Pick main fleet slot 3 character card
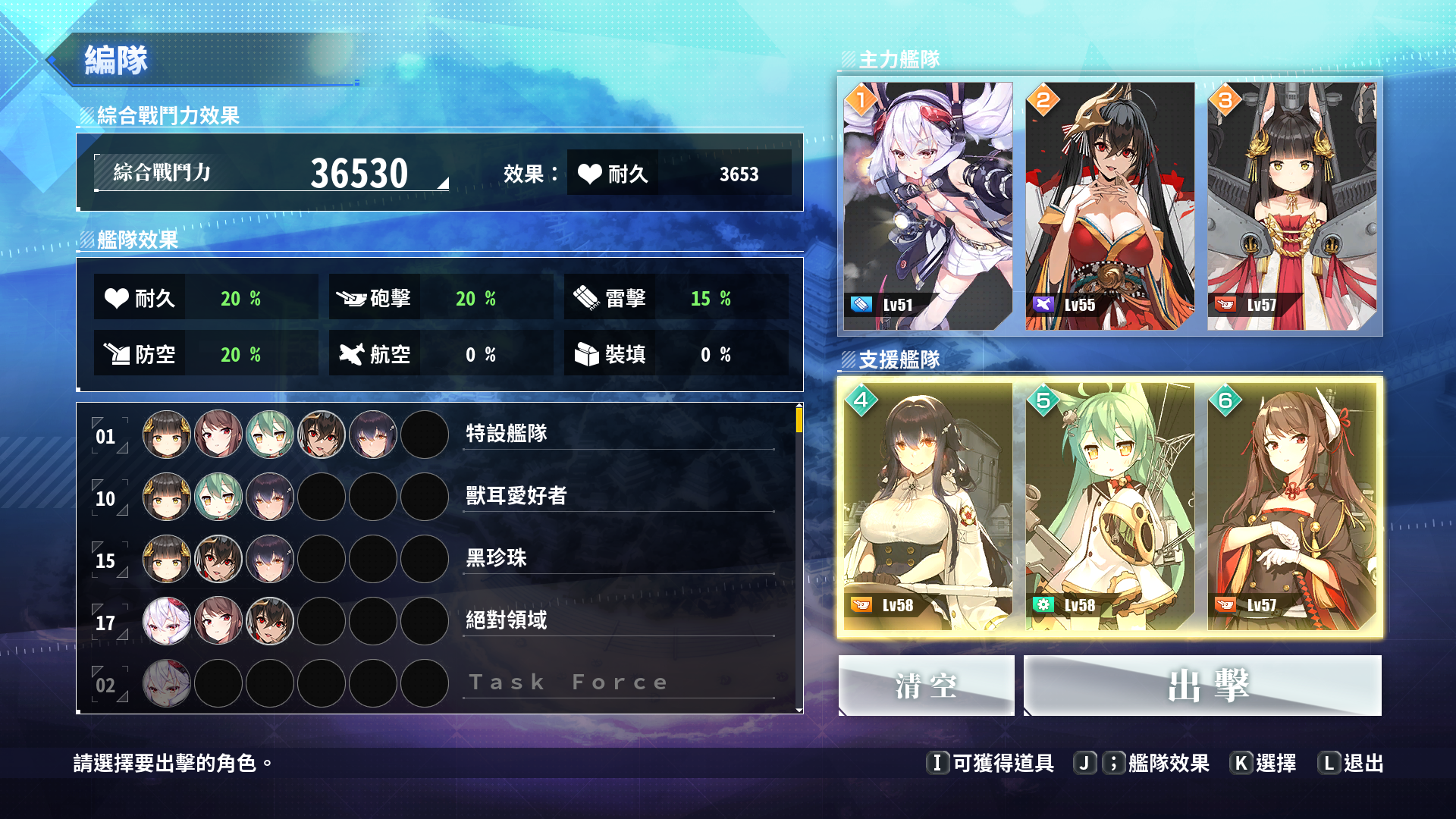 coord(1291,206)
